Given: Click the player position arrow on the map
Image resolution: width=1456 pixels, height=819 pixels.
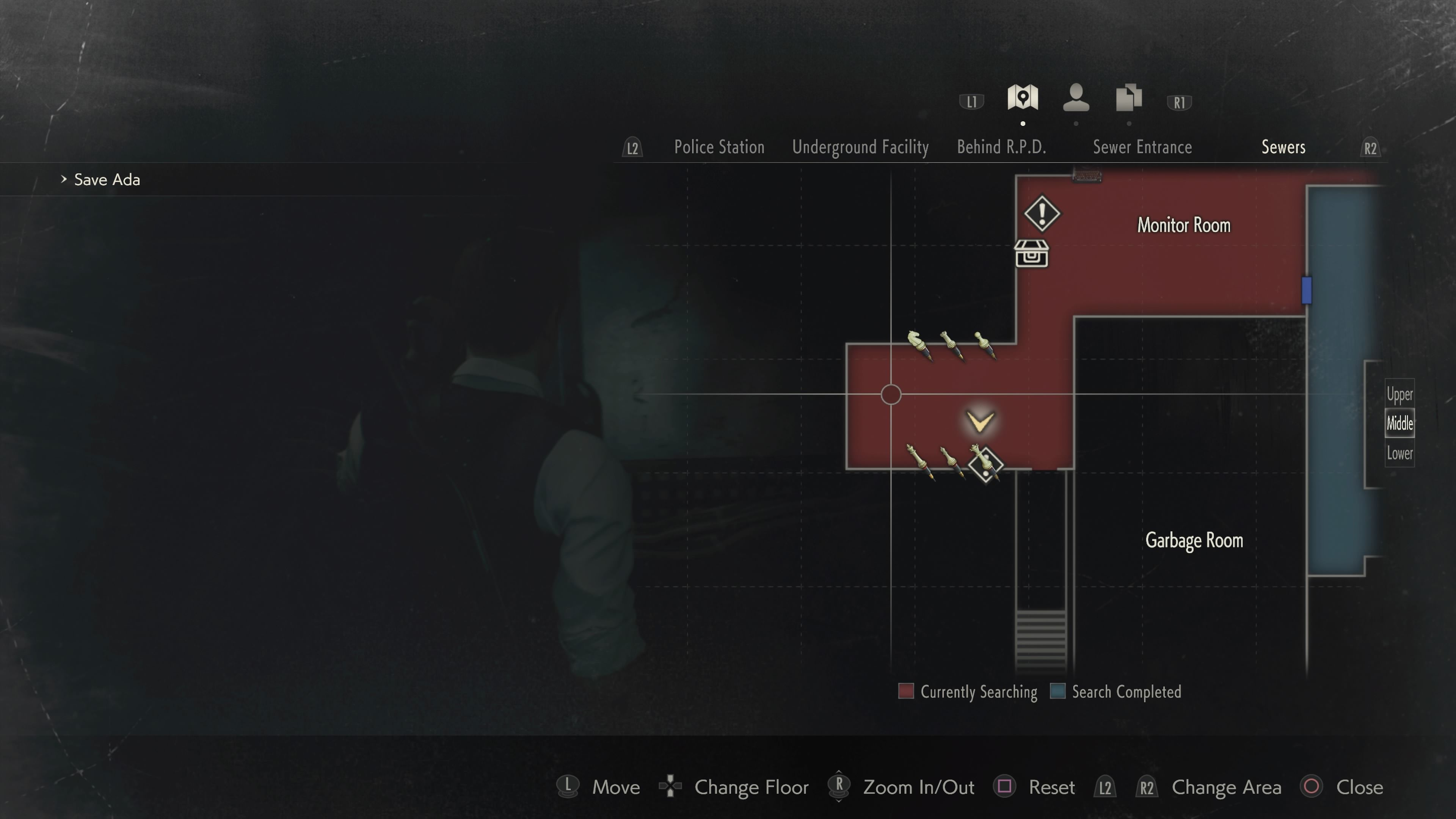Looking at the screenshot, I should click(980, 421).
